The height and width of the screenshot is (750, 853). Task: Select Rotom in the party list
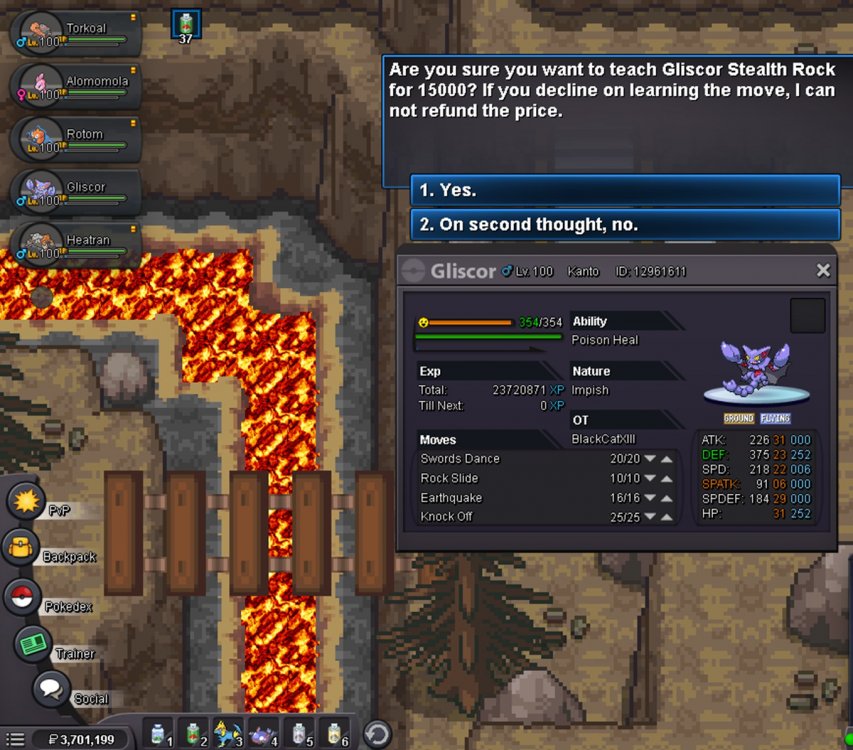tap(76, 140)
